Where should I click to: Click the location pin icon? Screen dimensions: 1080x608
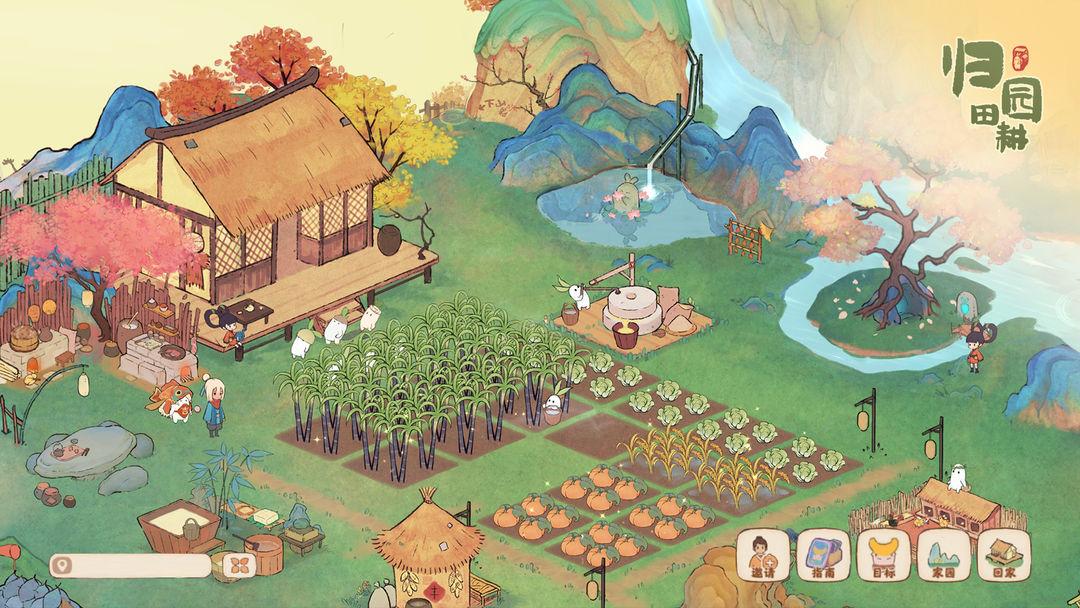point(65,566)
